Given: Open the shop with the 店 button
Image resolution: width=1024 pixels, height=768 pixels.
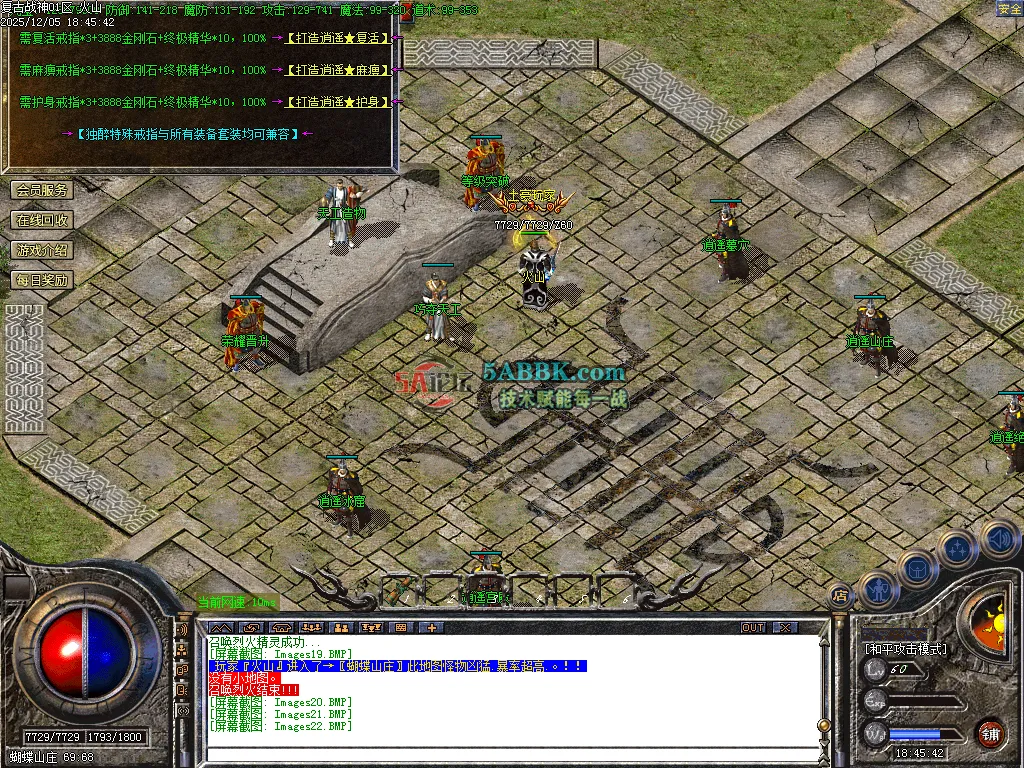Looking at the screenshot, I should [840, 596].
